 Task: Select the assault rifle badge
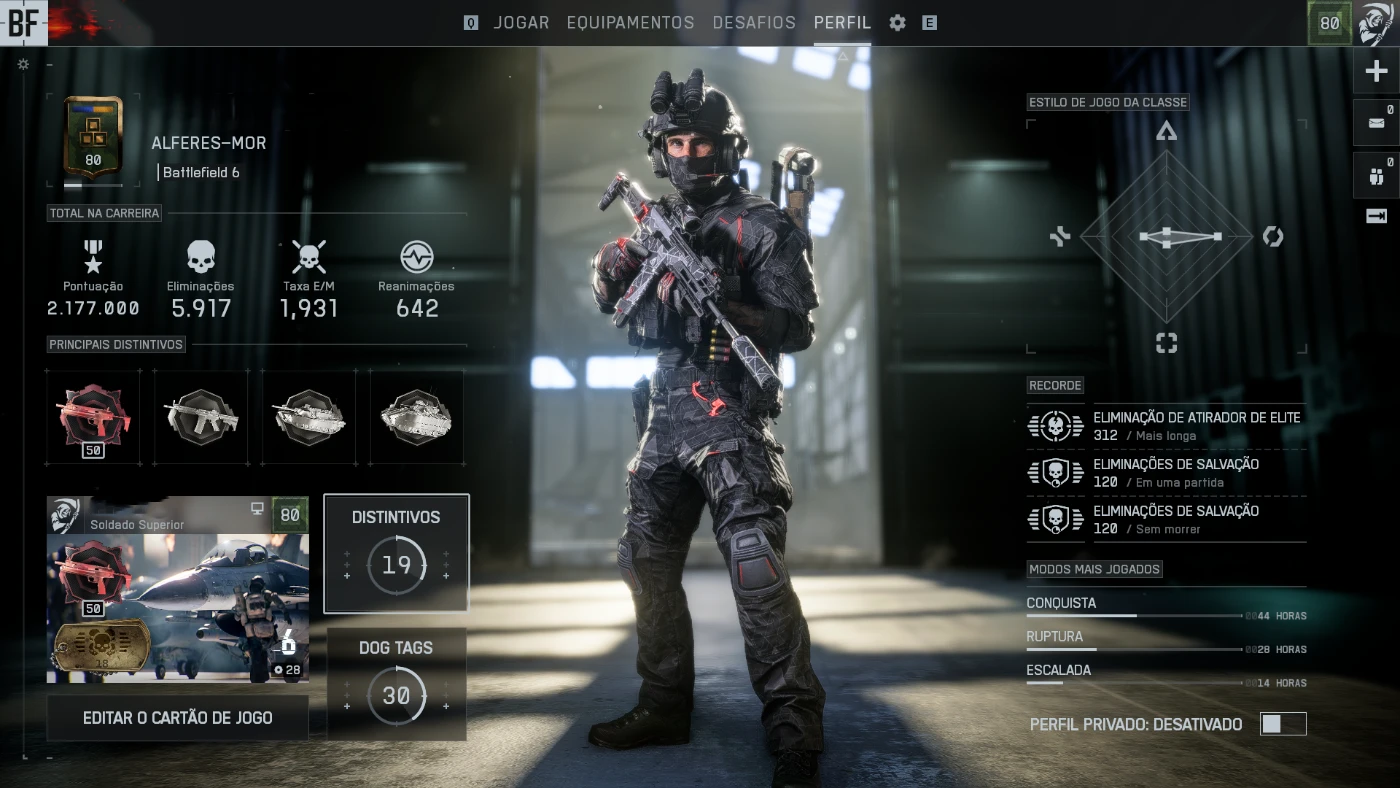201,417
